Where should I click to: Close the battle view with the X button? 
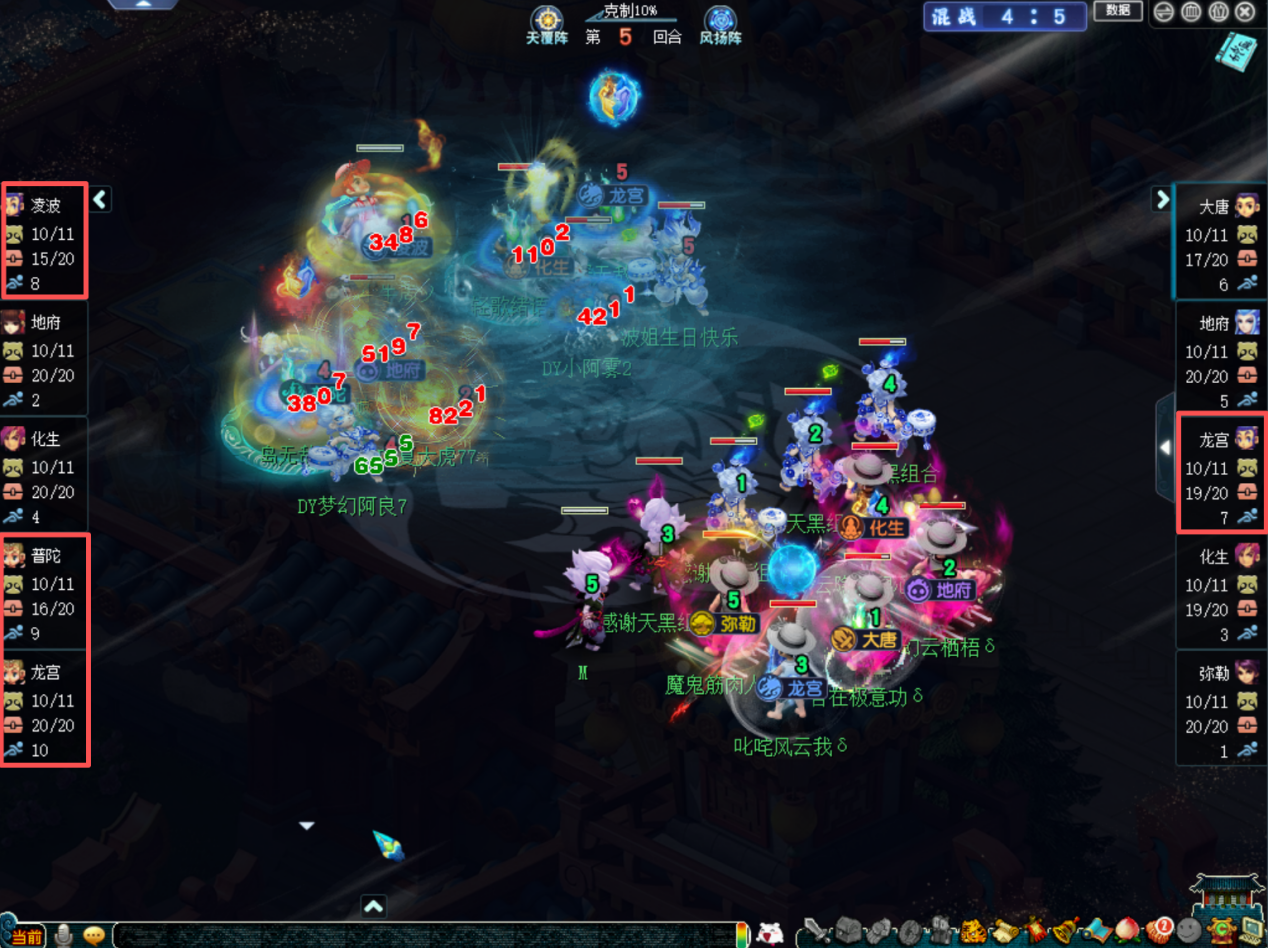(1244, 12)
